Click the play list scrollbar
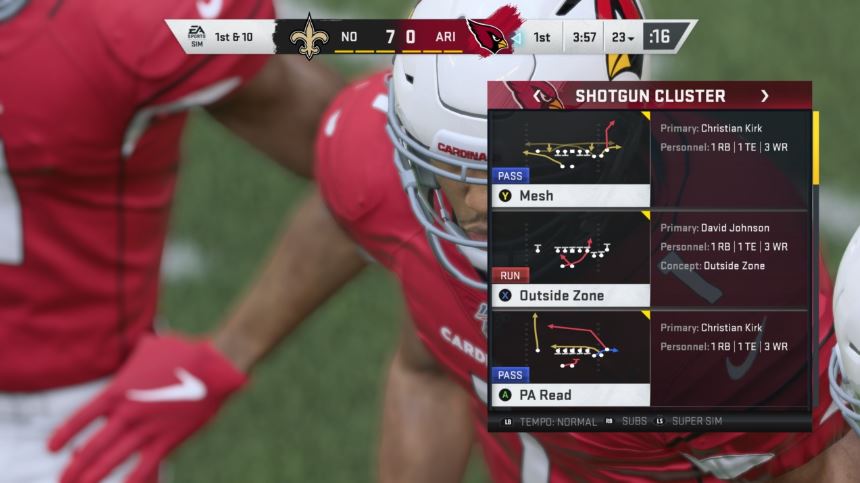 [x=816, y=148]
